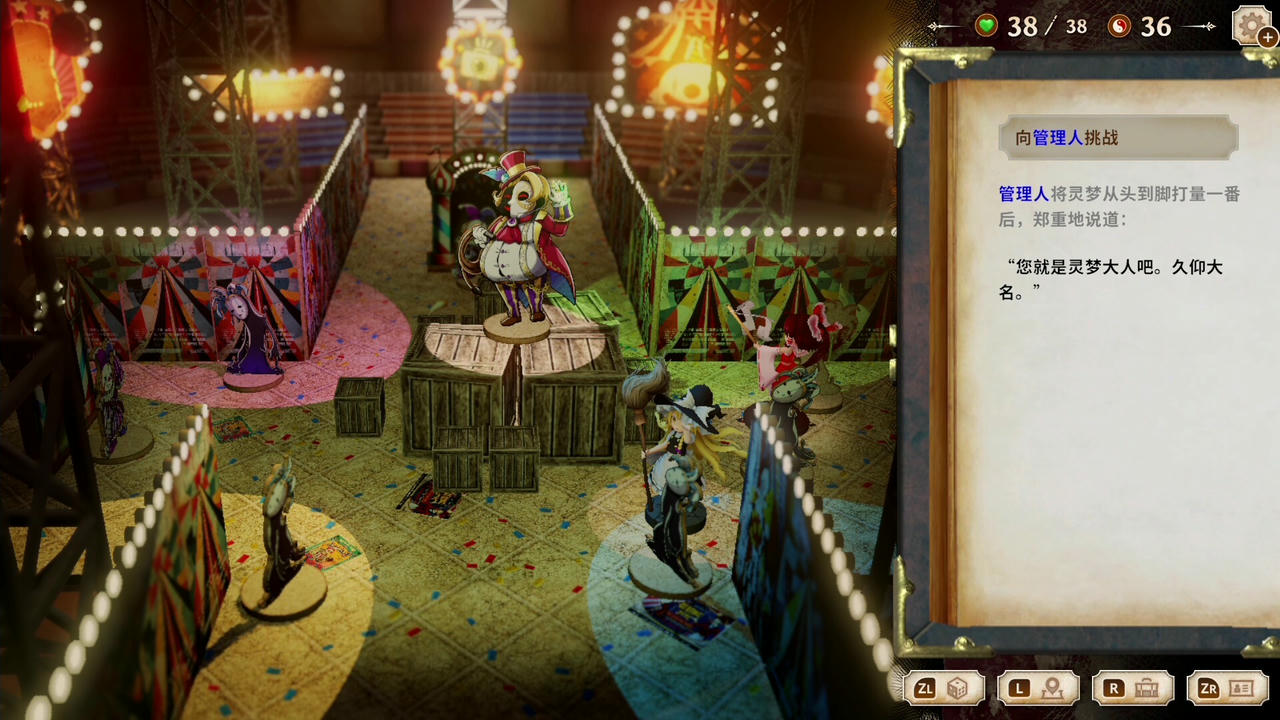Screen dimensions: 1280x720
Task: Click the dice icon beside the ZL label
Action: point(963,688)
